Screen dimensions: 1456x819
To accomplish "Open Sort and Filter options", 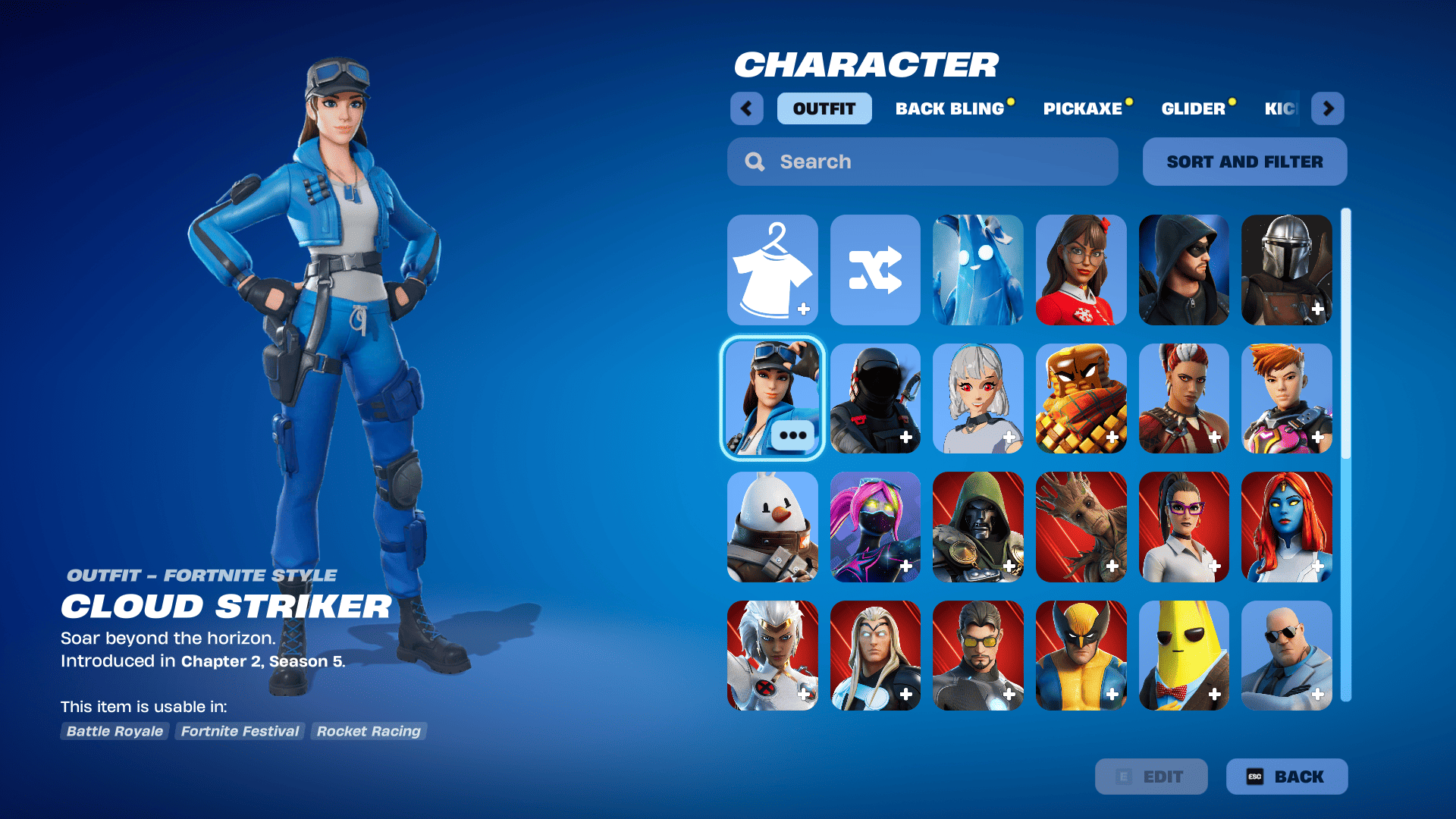I will [x=1244, y=162].
